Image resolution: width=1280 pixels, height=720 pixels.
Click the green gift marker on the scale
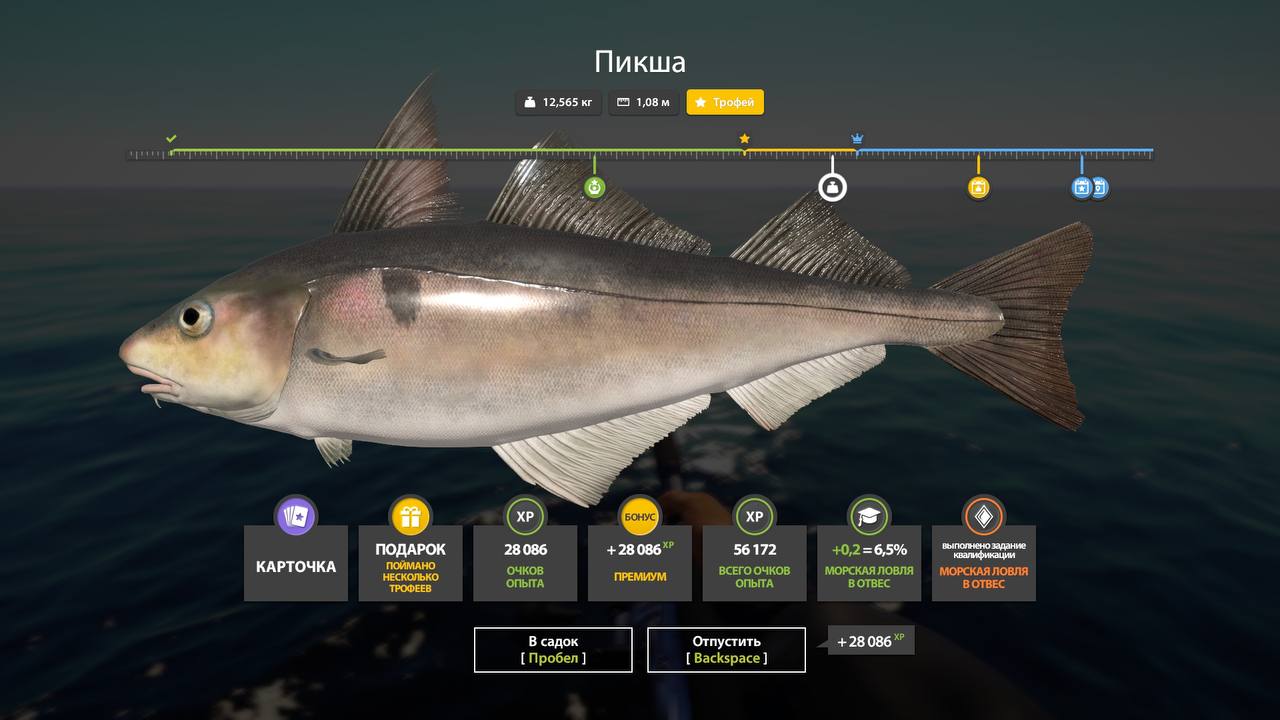[594, 186]
